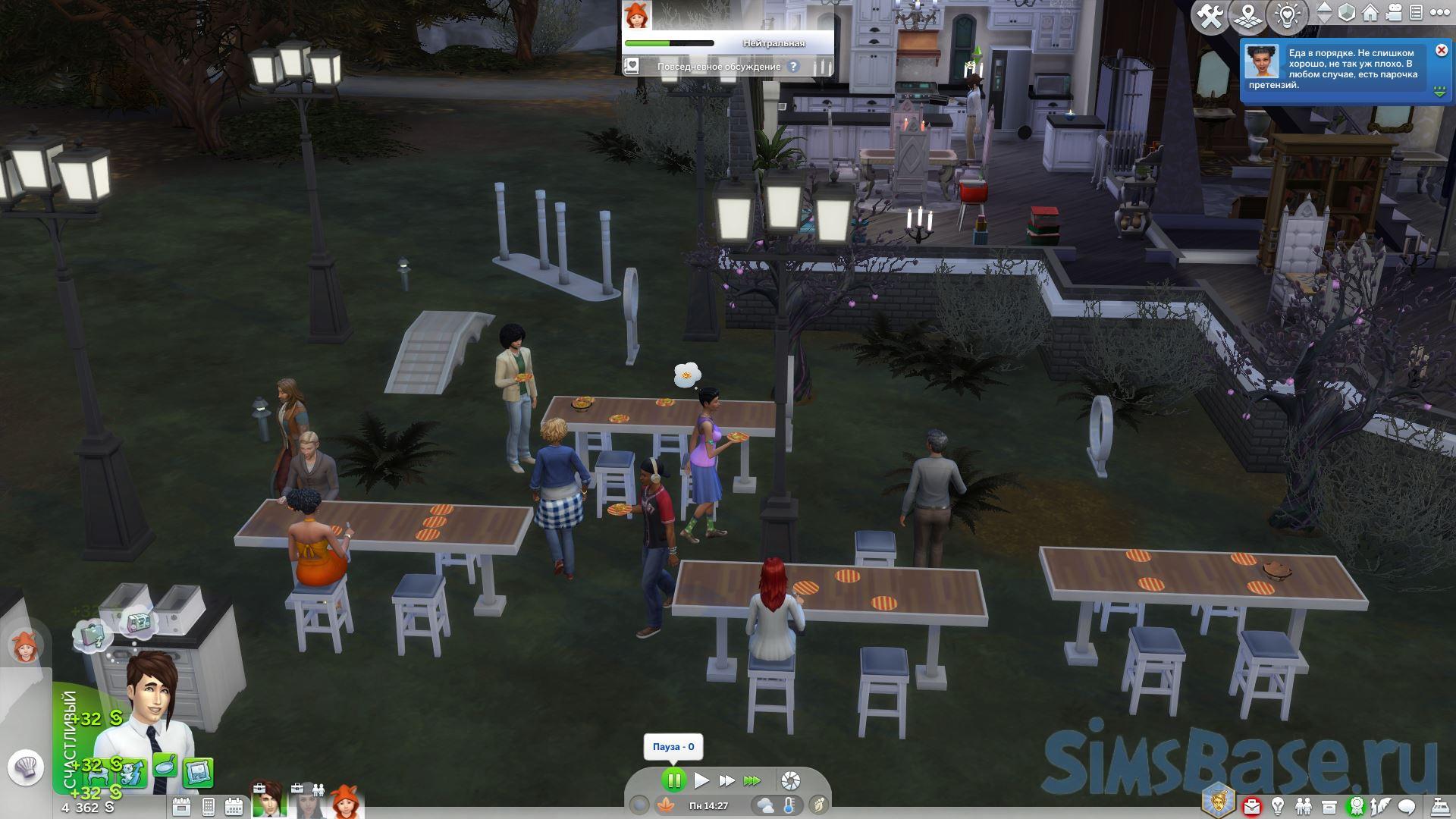
Task: Close the food review notification
Action: [x=1441, y=51]
